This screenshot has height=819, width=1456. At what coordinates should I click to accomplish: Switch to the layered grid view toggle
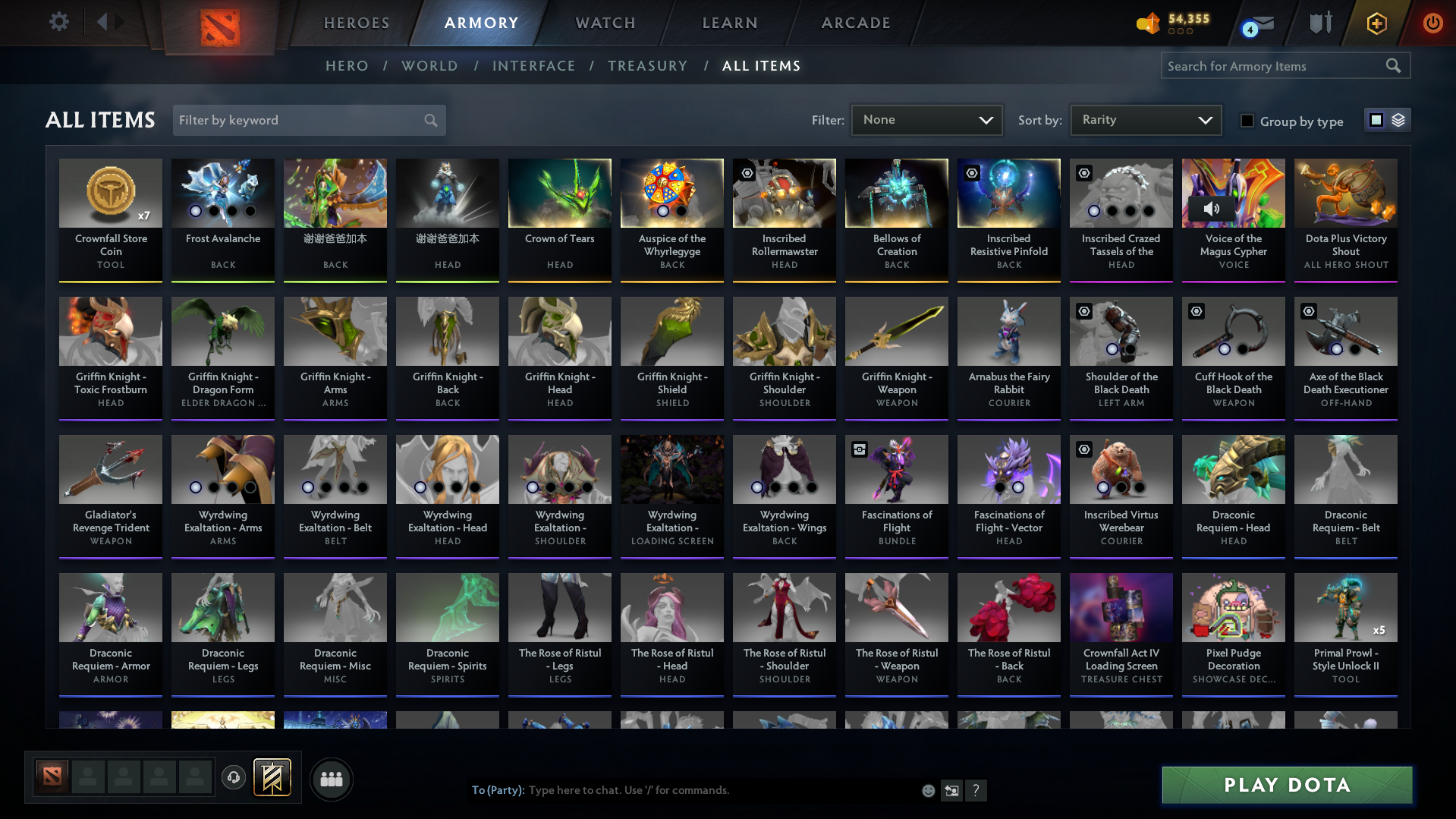click(x=1398, y=119)
